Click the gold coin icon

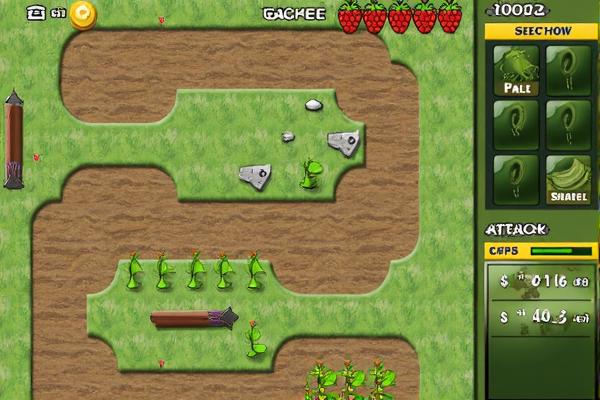click(83, 14)
